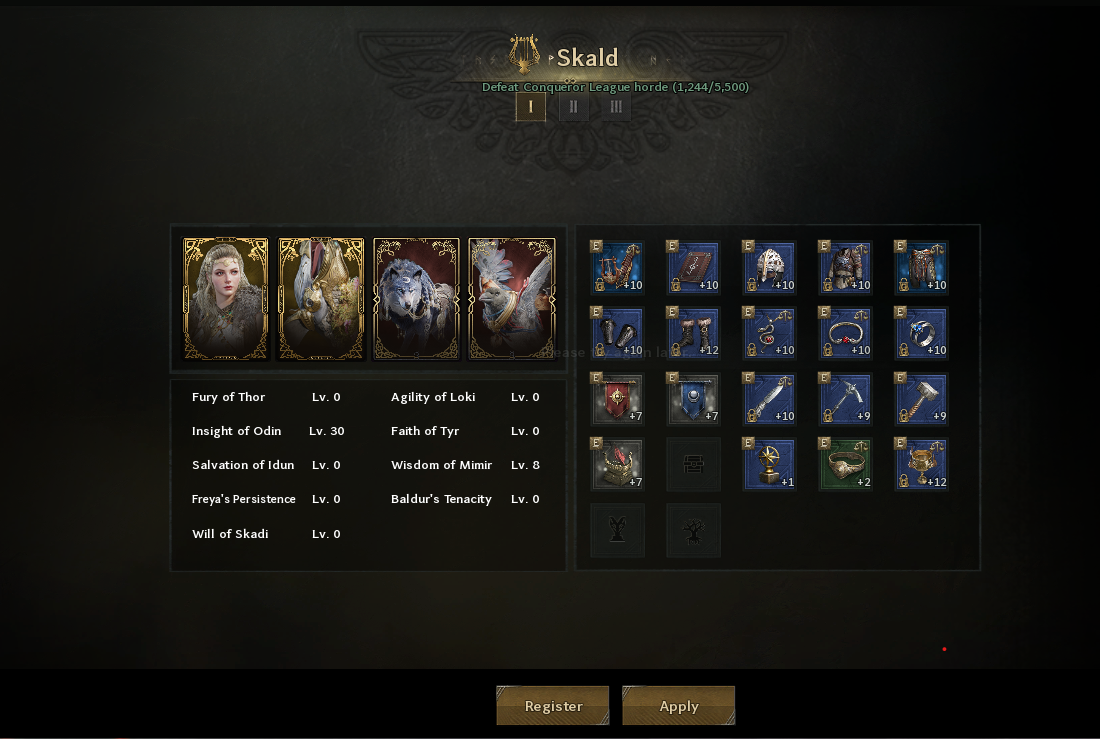Select the green signet ring slot
1100x739 pixels.
[x=846, y=465]
